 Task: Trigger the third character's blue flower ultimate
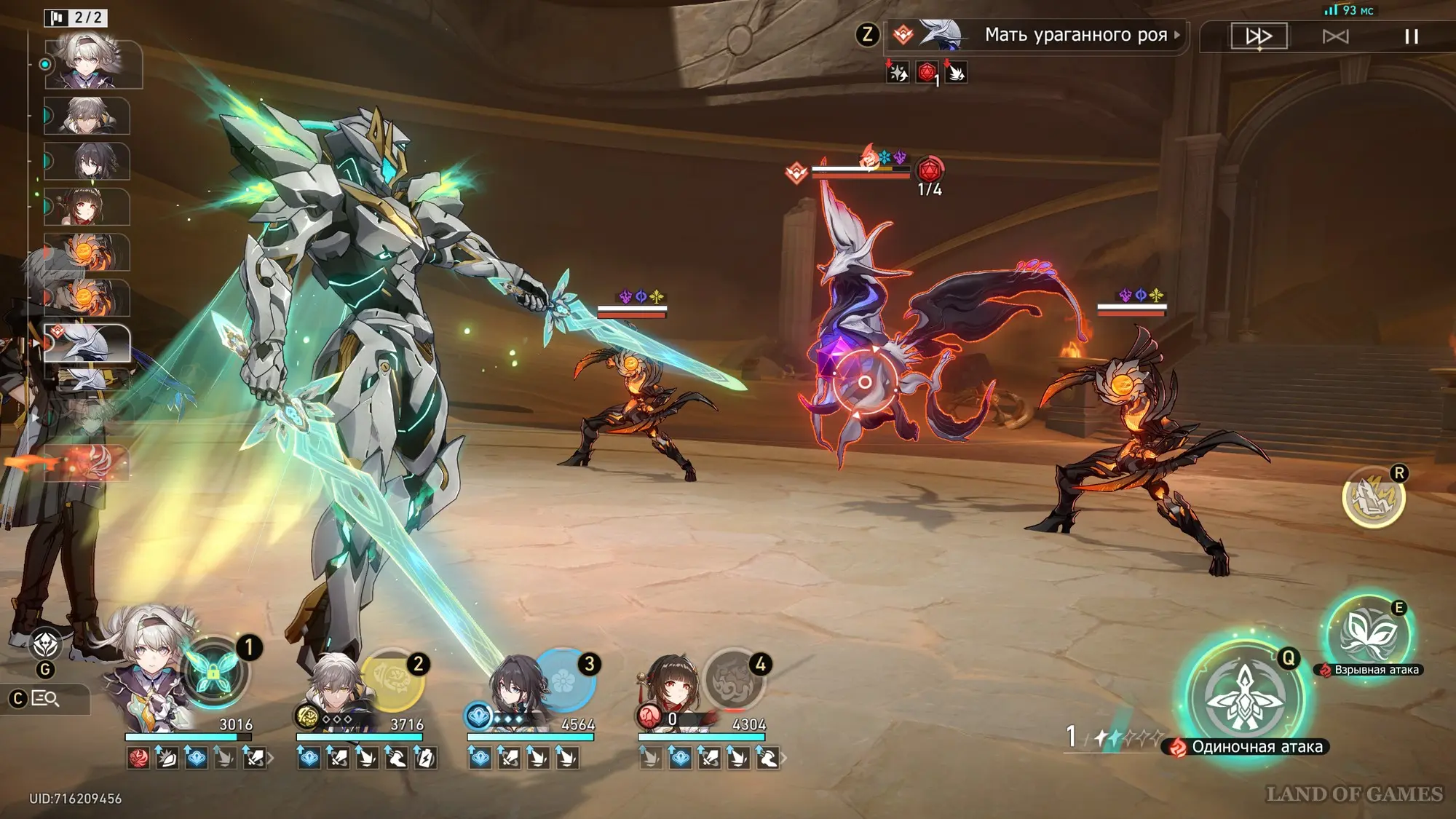[564, 679]
